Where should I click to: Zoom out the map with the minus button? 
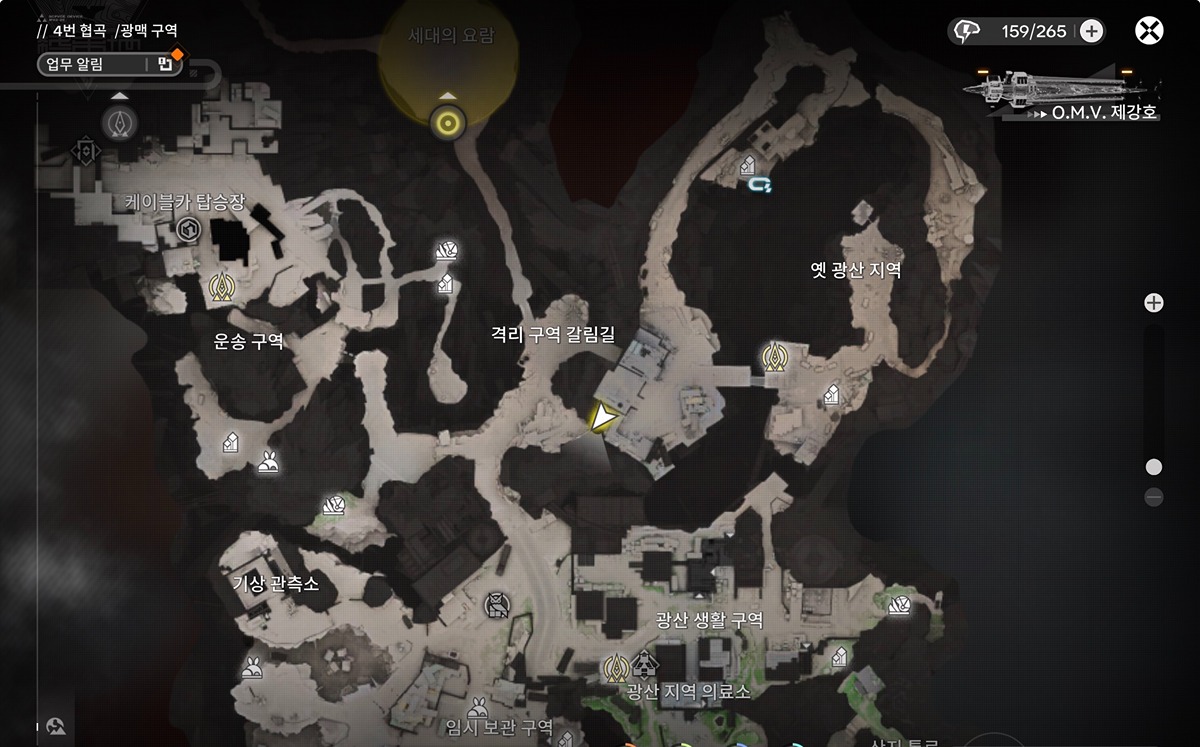tap(1154, 496)
